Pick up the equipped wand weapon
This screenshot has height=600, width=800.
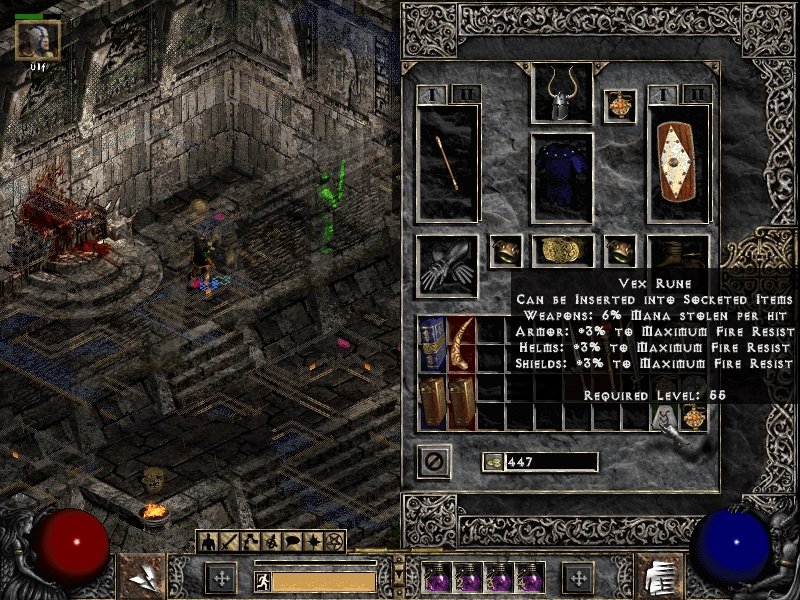click(x=448, y=163)
